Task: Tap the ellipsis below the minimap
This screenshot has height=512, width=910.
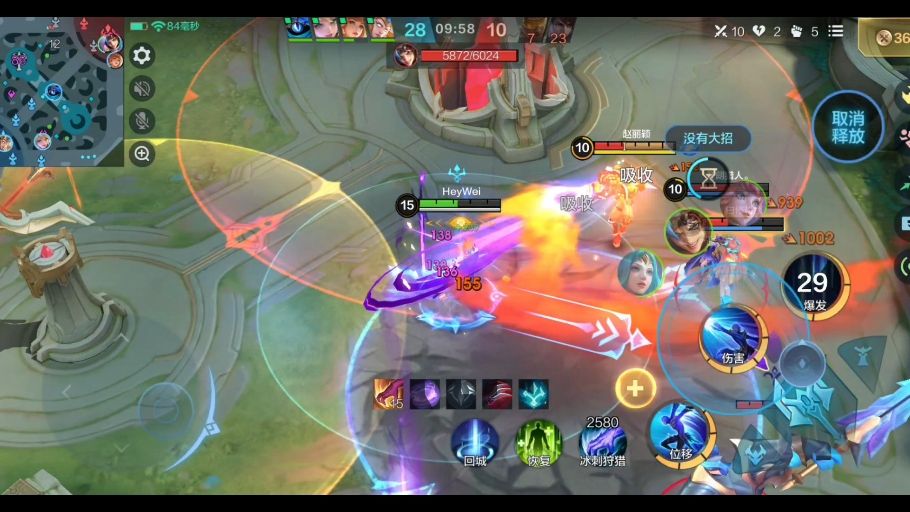Action: click(x=87, y=158)
